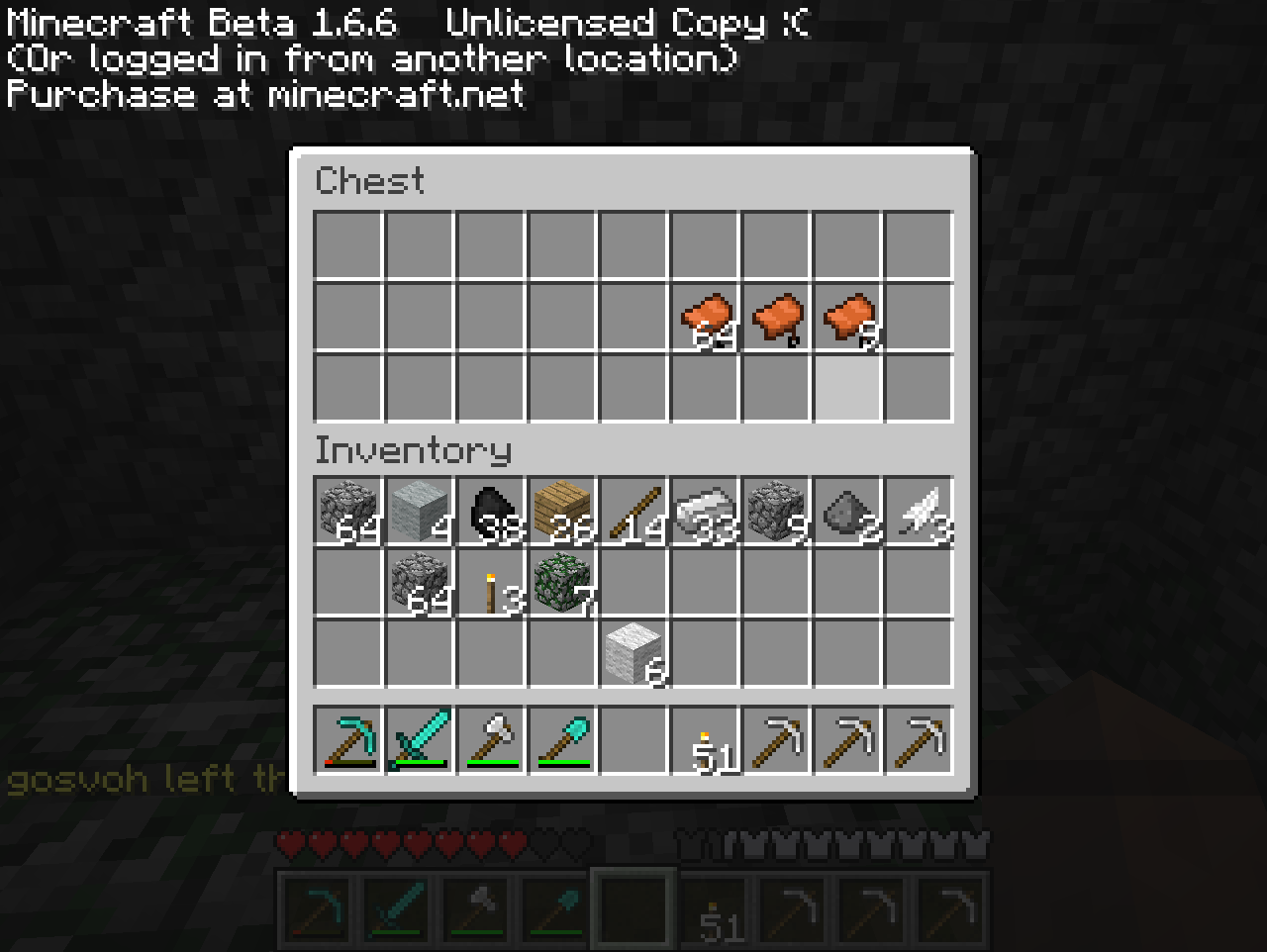Select the stack of 9 cobblestone
Viewport: 1267px width, 952px height.
776,512
